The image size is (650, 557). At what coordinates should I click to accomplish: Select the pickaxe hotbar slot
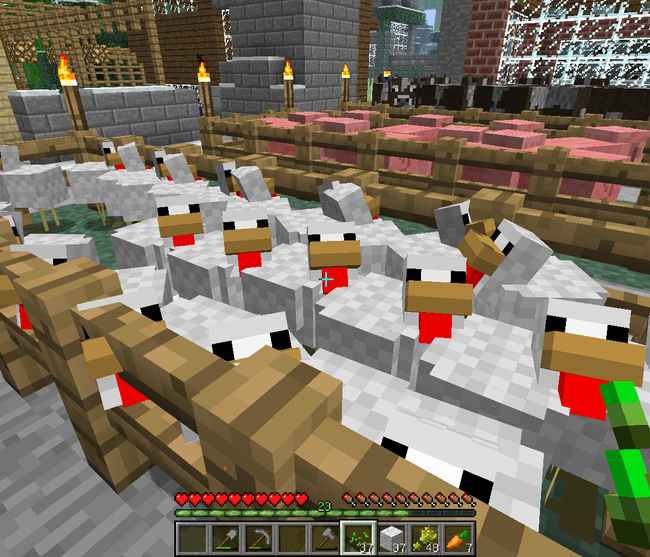[259, 540]
